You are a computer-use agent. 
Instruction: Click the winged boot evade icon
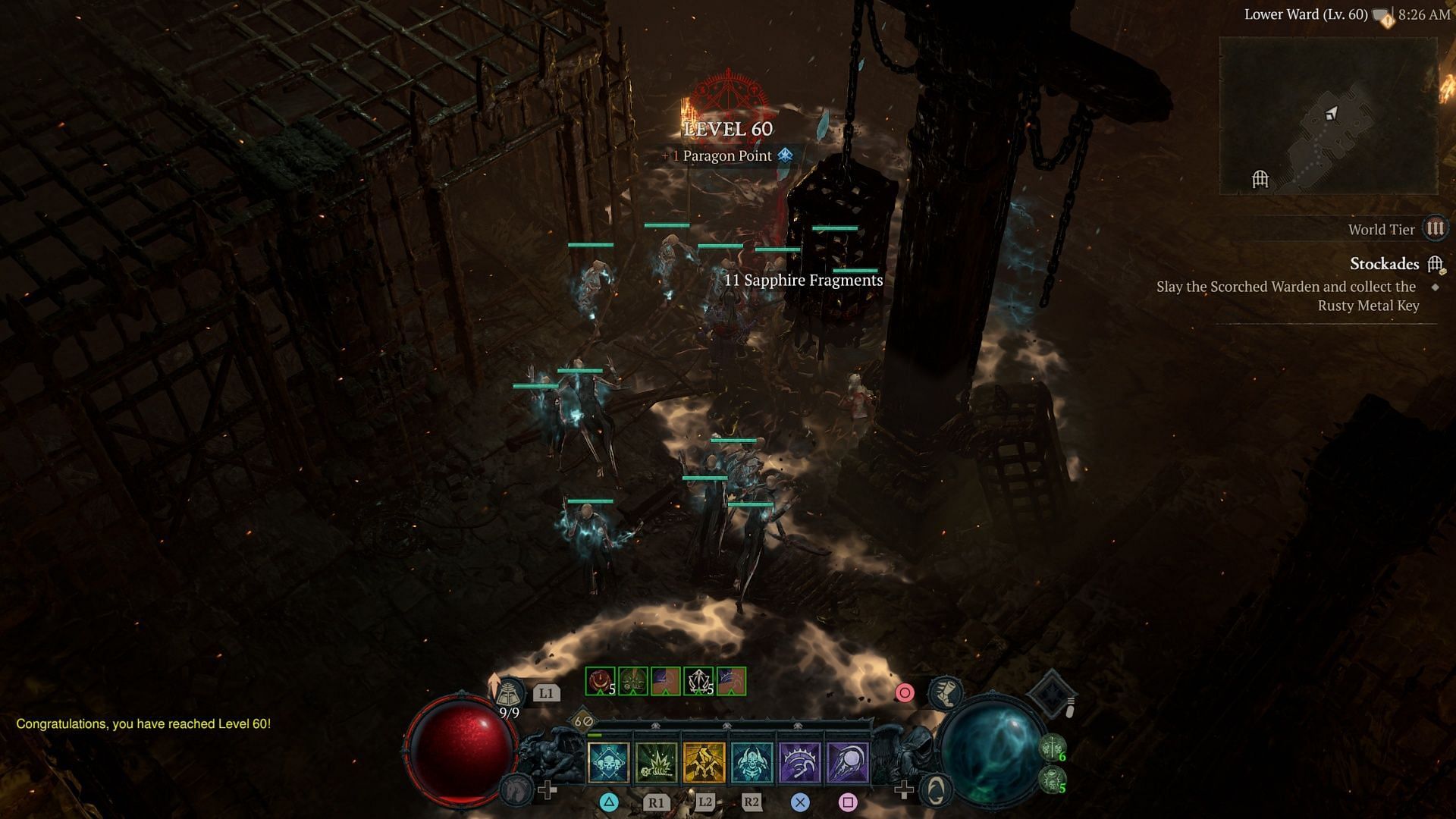(x=946, y=692)
